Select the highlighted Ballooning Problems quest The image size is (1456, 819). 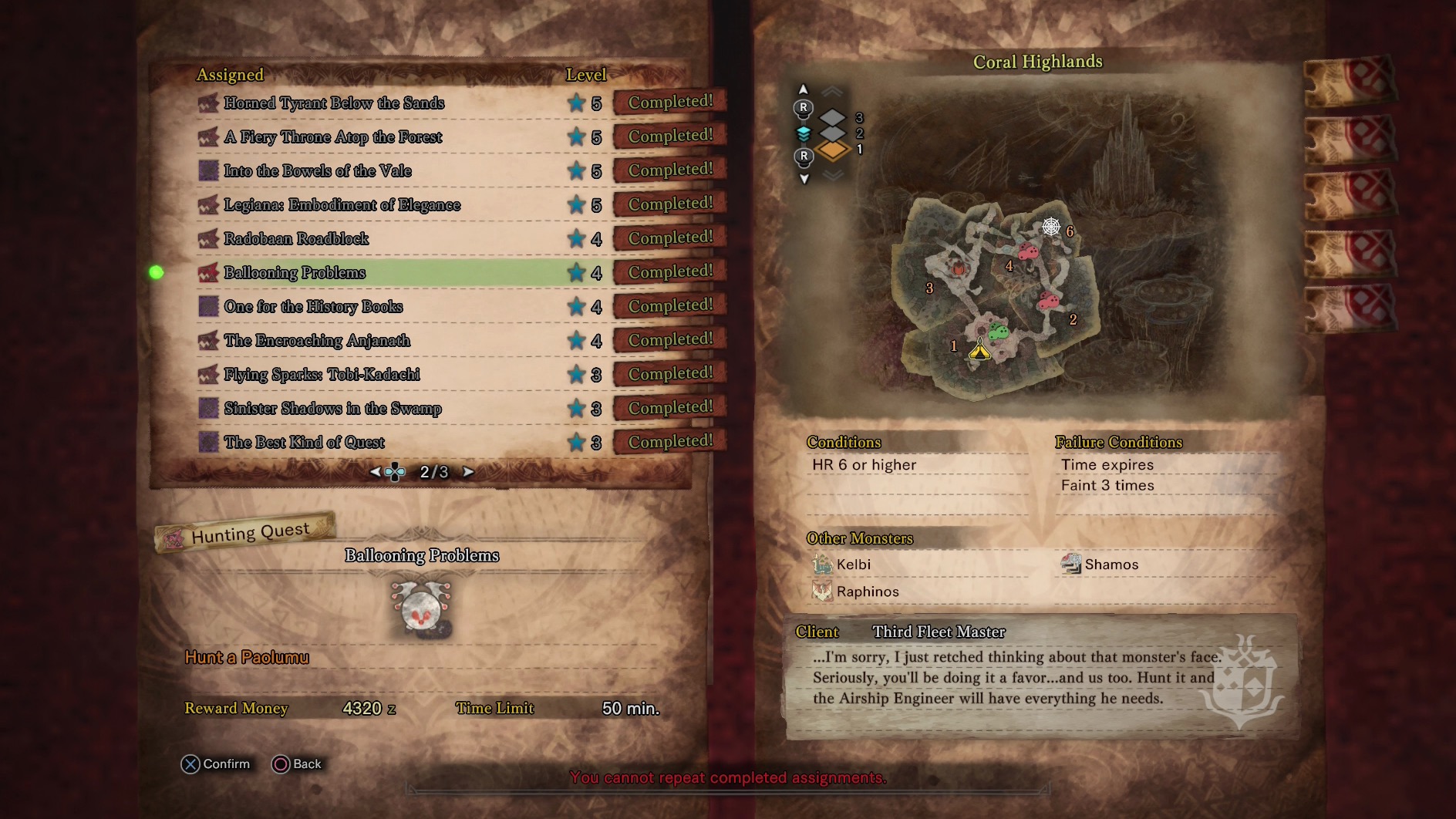tap(295, 273)
